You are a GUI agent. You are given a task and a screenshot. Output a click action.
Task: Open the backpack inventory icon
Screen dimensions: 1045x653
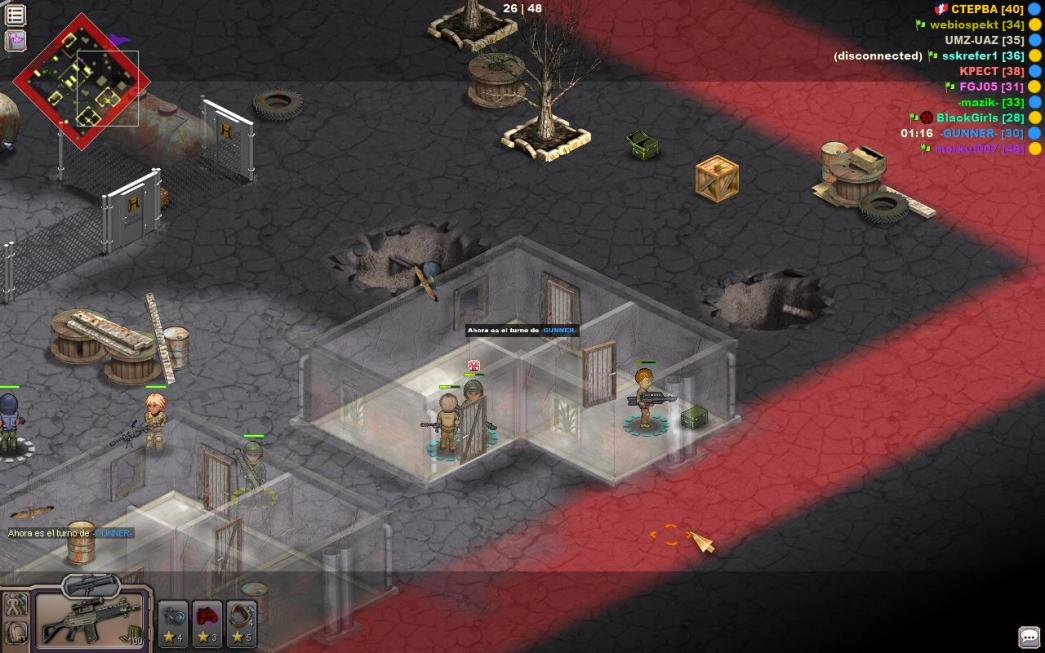tap(16, 633)
